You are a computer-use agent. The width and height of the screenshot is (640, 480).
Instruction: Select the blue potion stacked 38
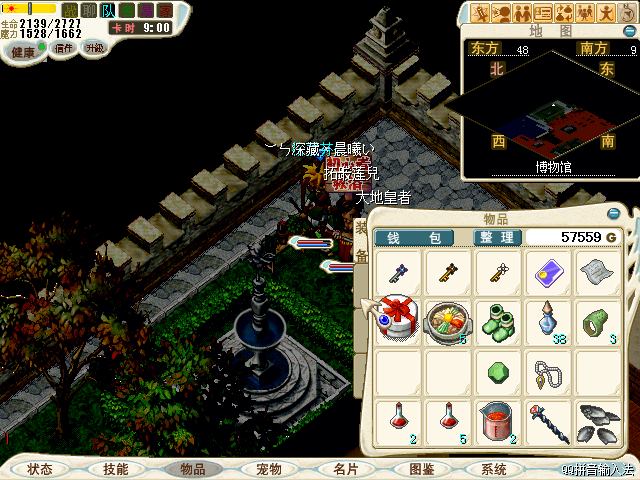pyautogui.click(x=546, y=321)
